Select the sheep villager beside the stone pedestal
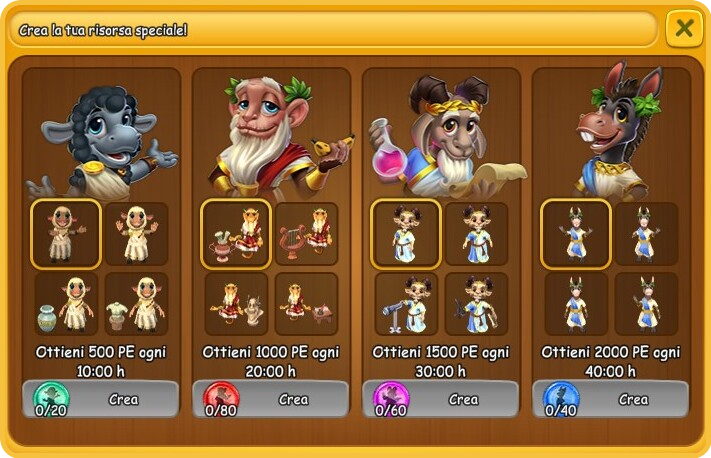The image size is (711, 458). point(136,304)
